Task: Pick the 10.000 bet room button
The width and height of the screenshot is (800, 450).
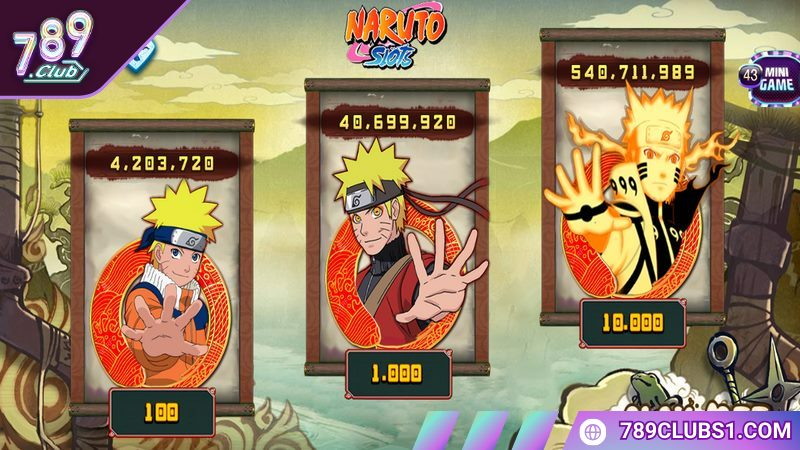Action: 632,324
